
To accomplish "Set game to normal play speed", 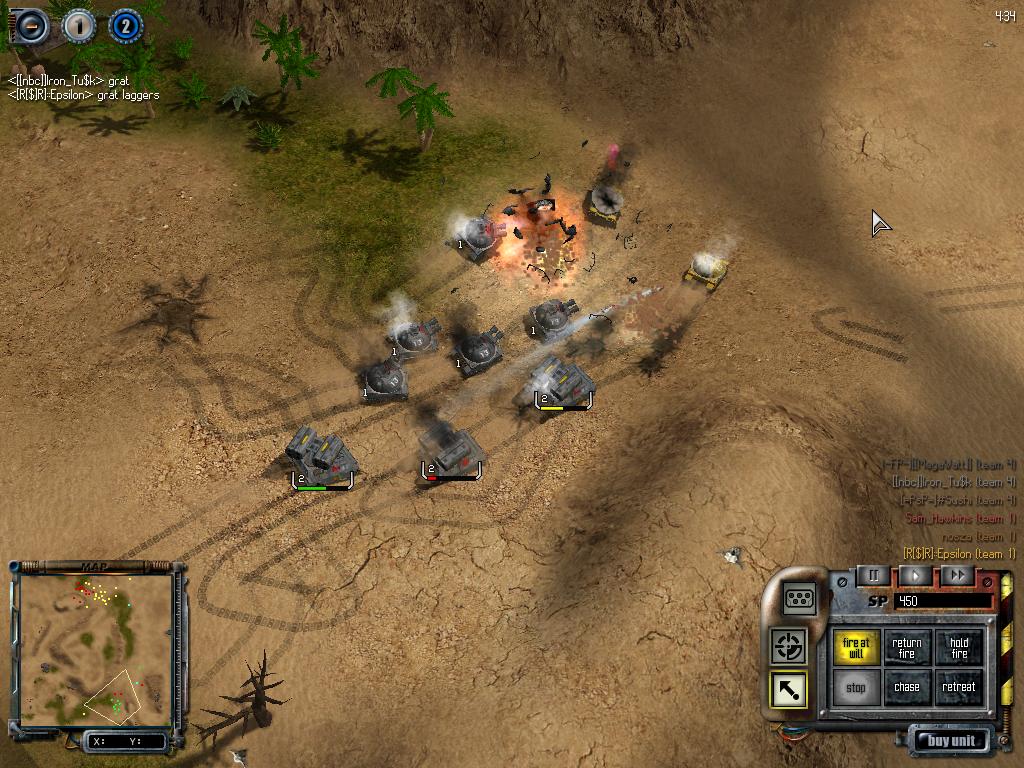I will click(x=915, y=575).
